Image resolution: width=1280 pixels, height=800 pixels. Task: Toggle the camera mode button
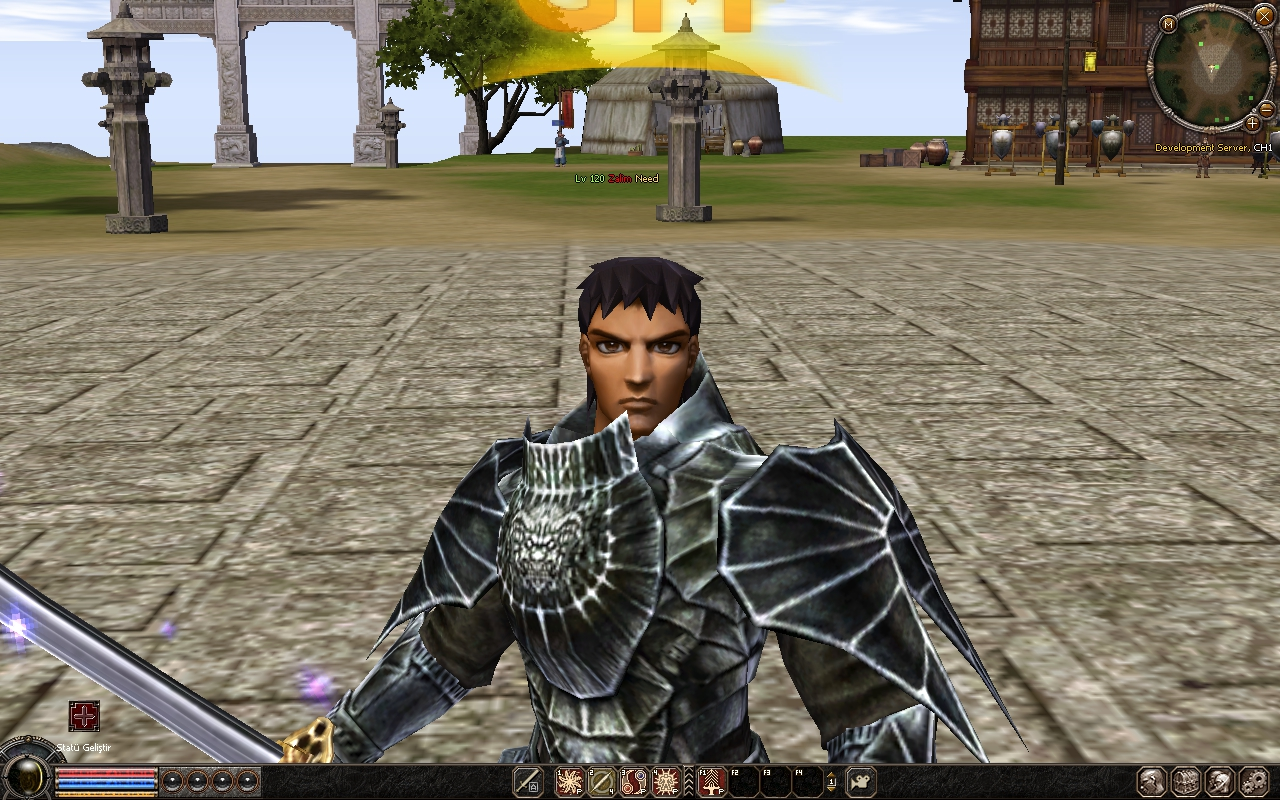pos(861,782)
